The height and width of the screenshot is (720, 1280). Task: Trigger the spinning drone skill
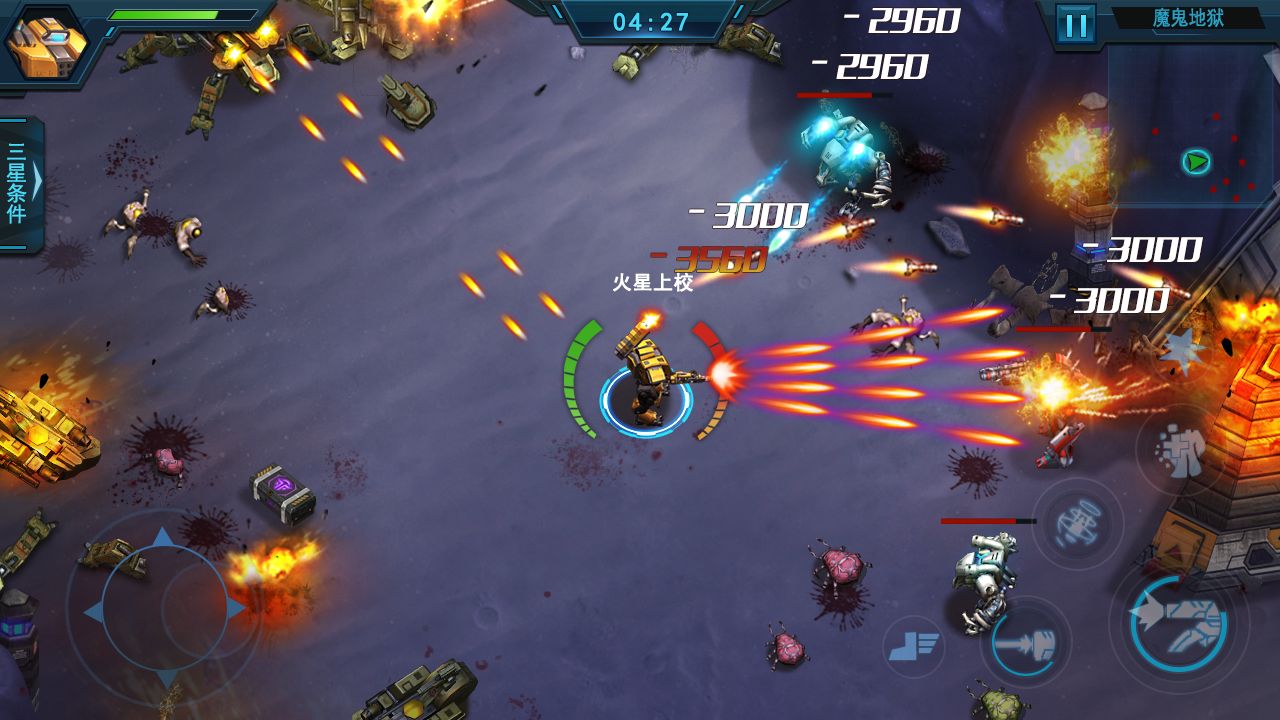(x=1077, y=523)
